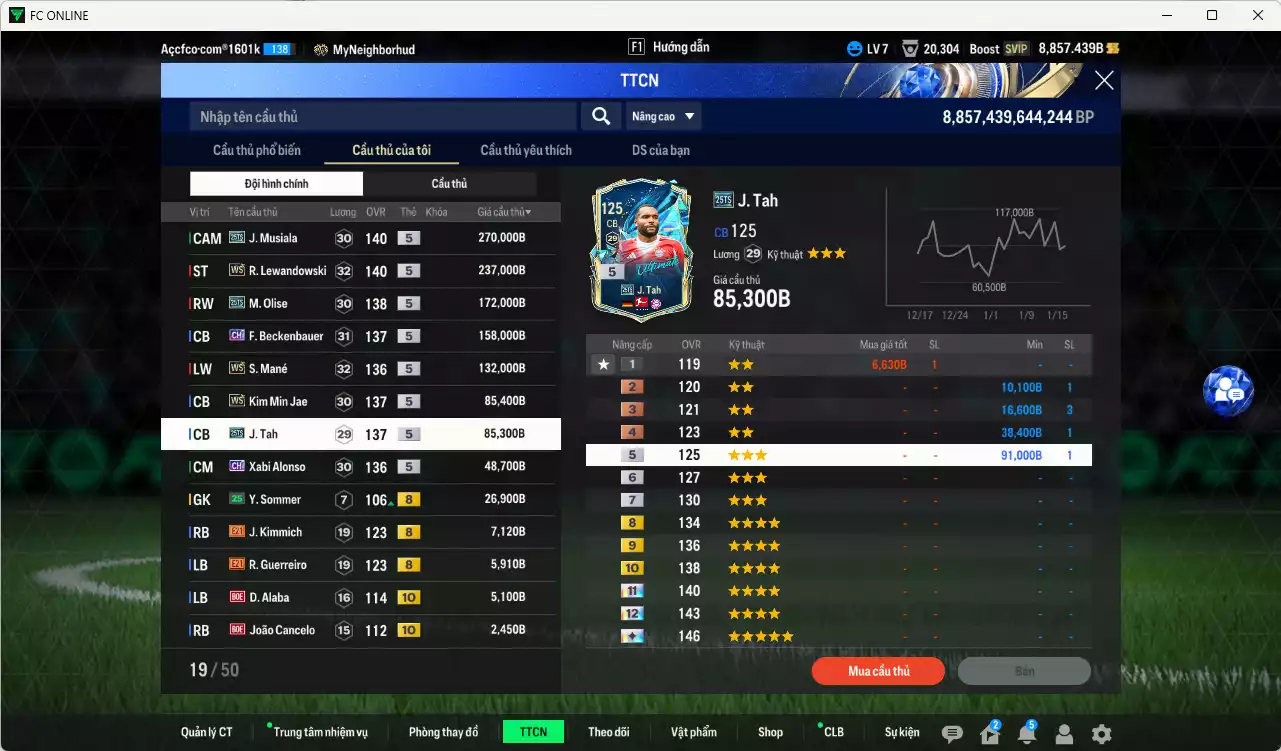Open the Nâng cao dropdown
Viewport: 1281px width, 751px height.
point(663,116)
